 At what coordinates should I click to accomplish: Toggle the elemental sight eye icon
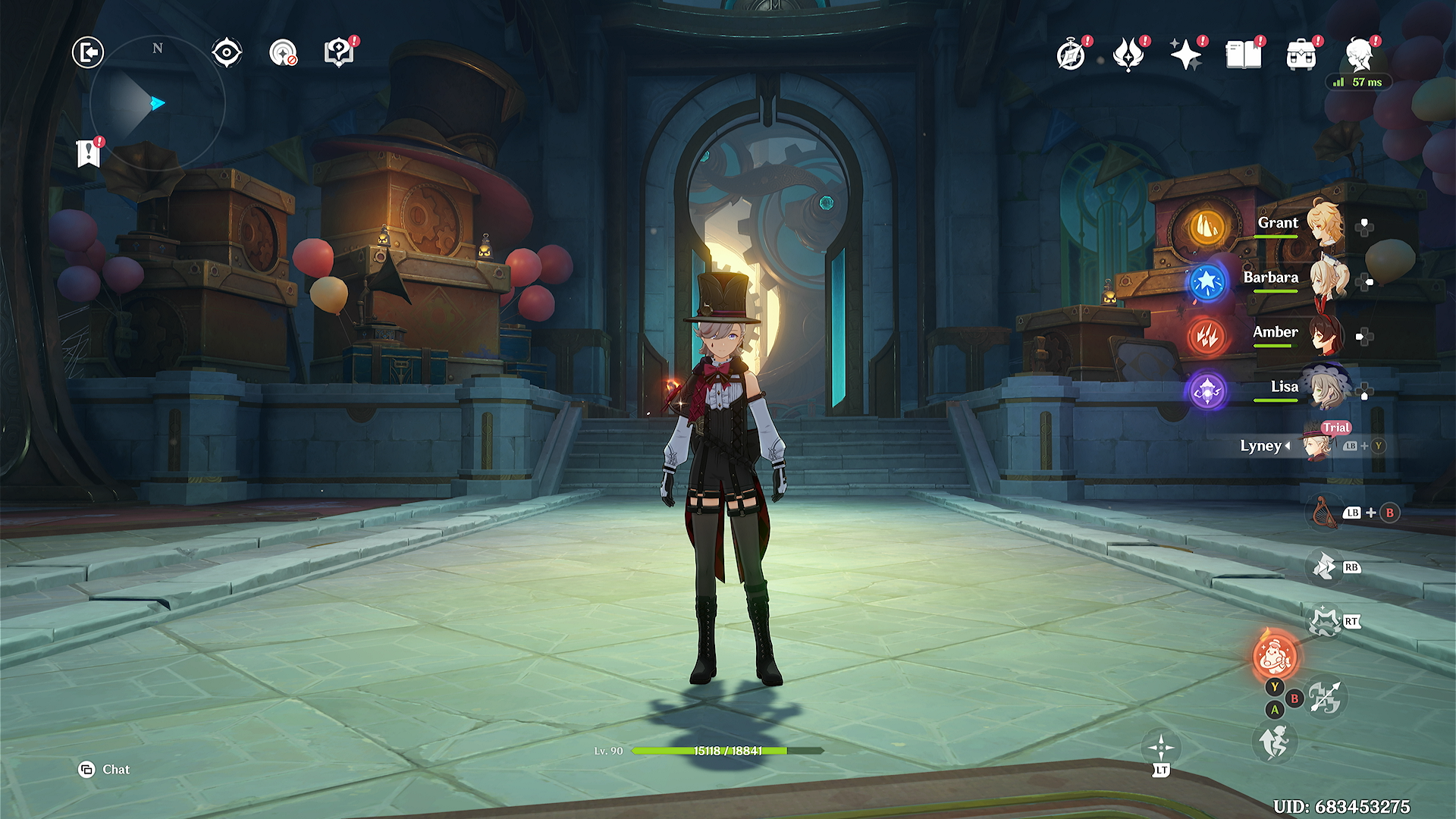(x=226, y=53)
